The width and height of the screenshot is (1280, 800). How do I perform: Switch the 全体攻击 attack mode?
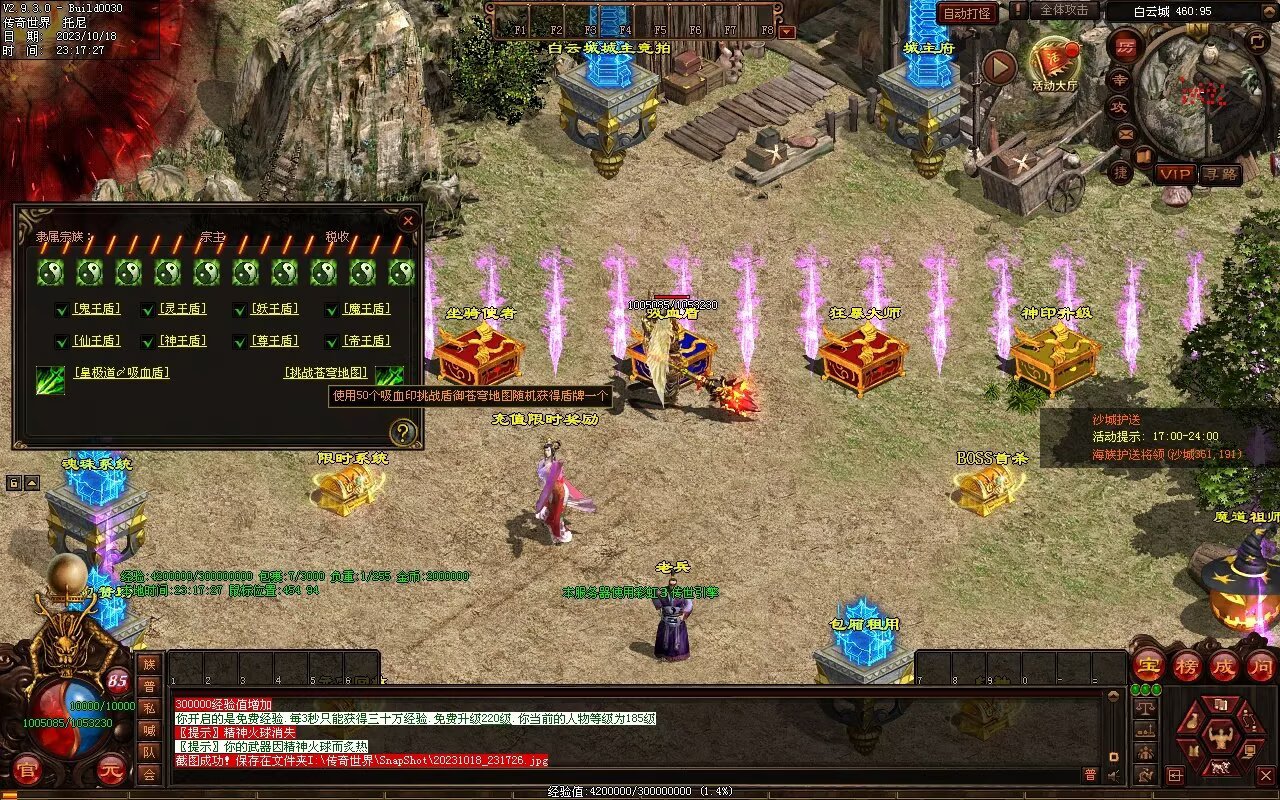tap(1063, 10)
